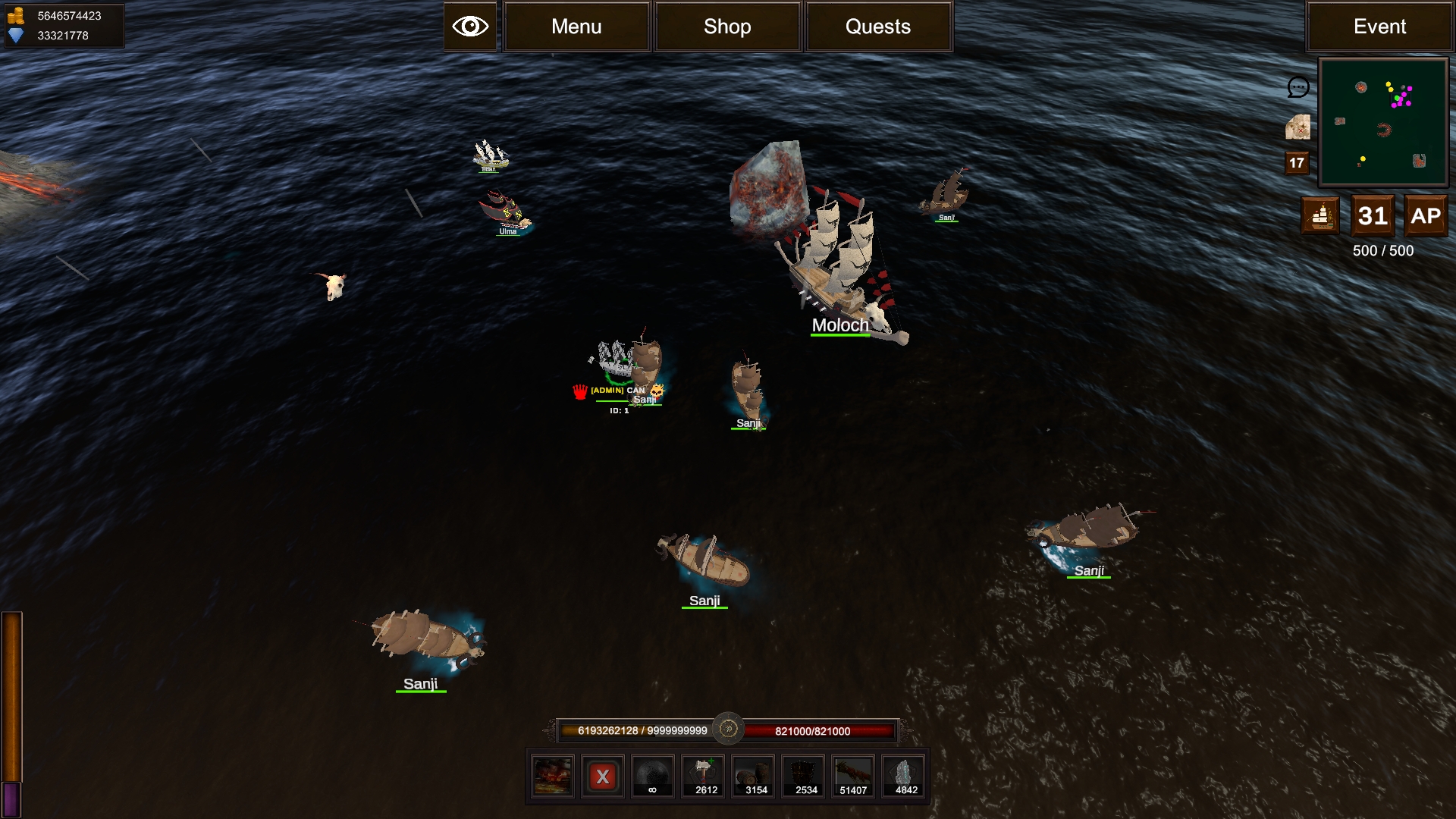Image resolution: width=1456 pixels, height=819 pixels.
Task: Activate the dark shield slot
Action: click(804, 777)
